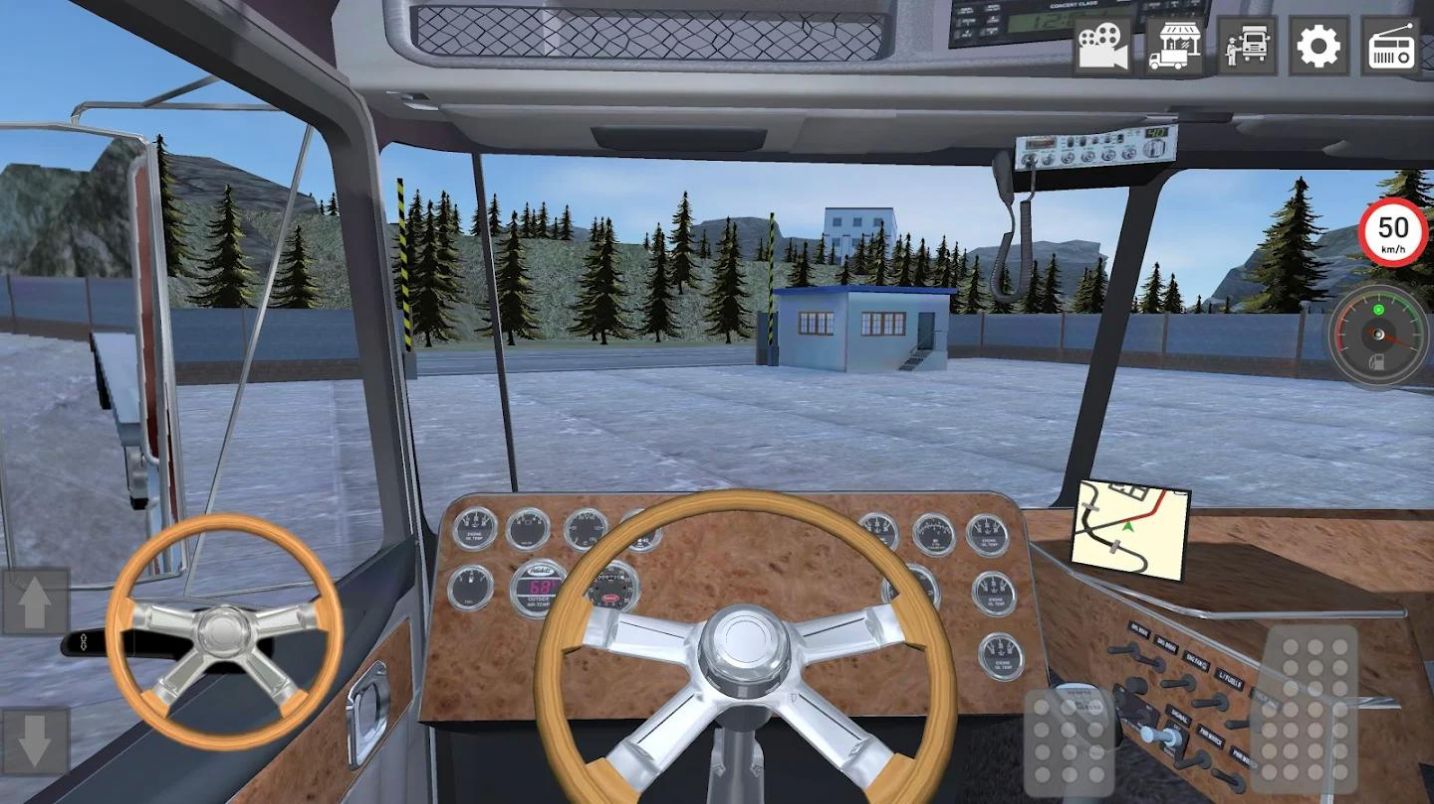Screen dimensions: 1434x804
Task: Step on the brake pedal
Action: click(1069, 741)
